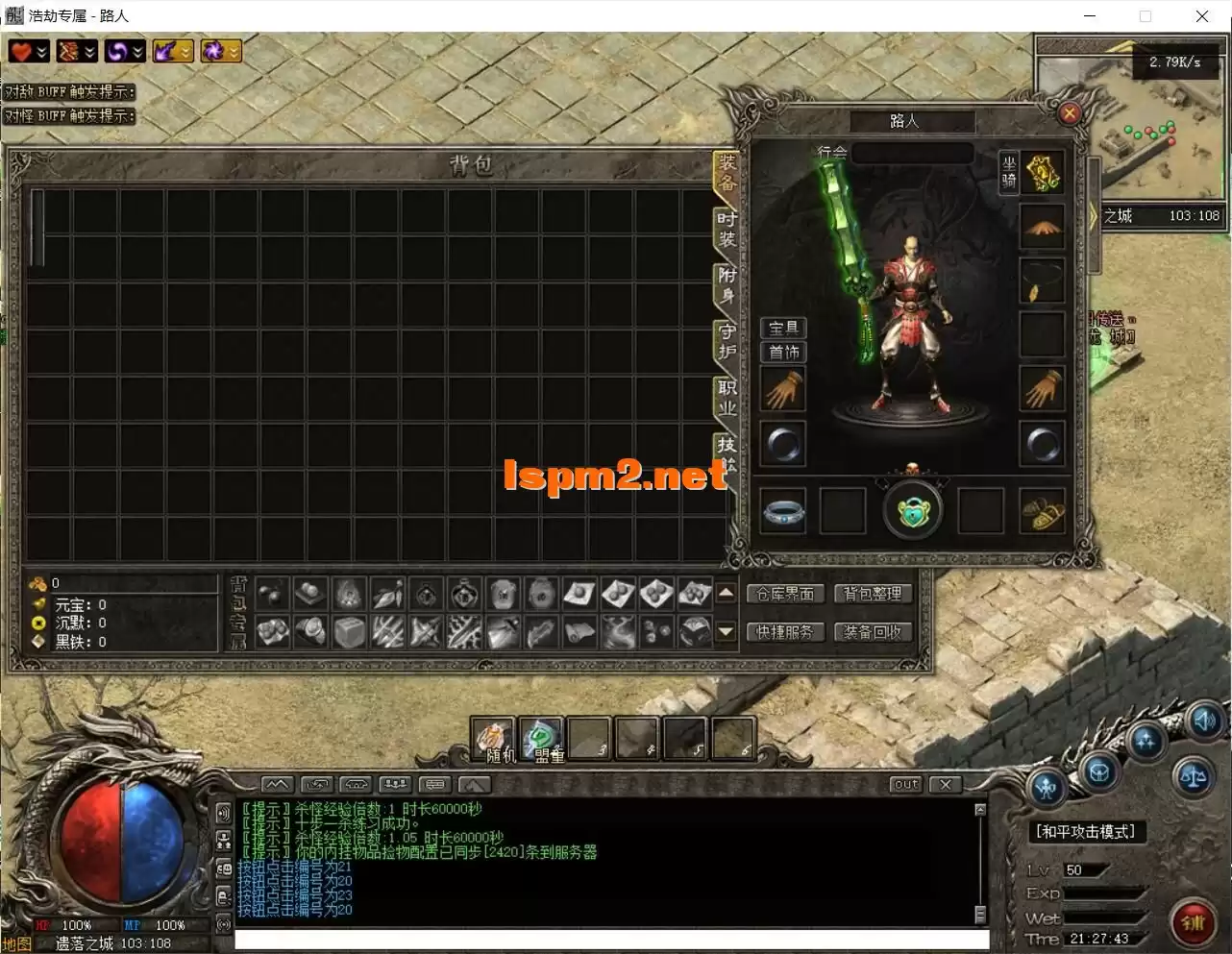Close the 路人 character equipment panel
This screenshot has height=954, width=1232.
(x=1069, y=113)
